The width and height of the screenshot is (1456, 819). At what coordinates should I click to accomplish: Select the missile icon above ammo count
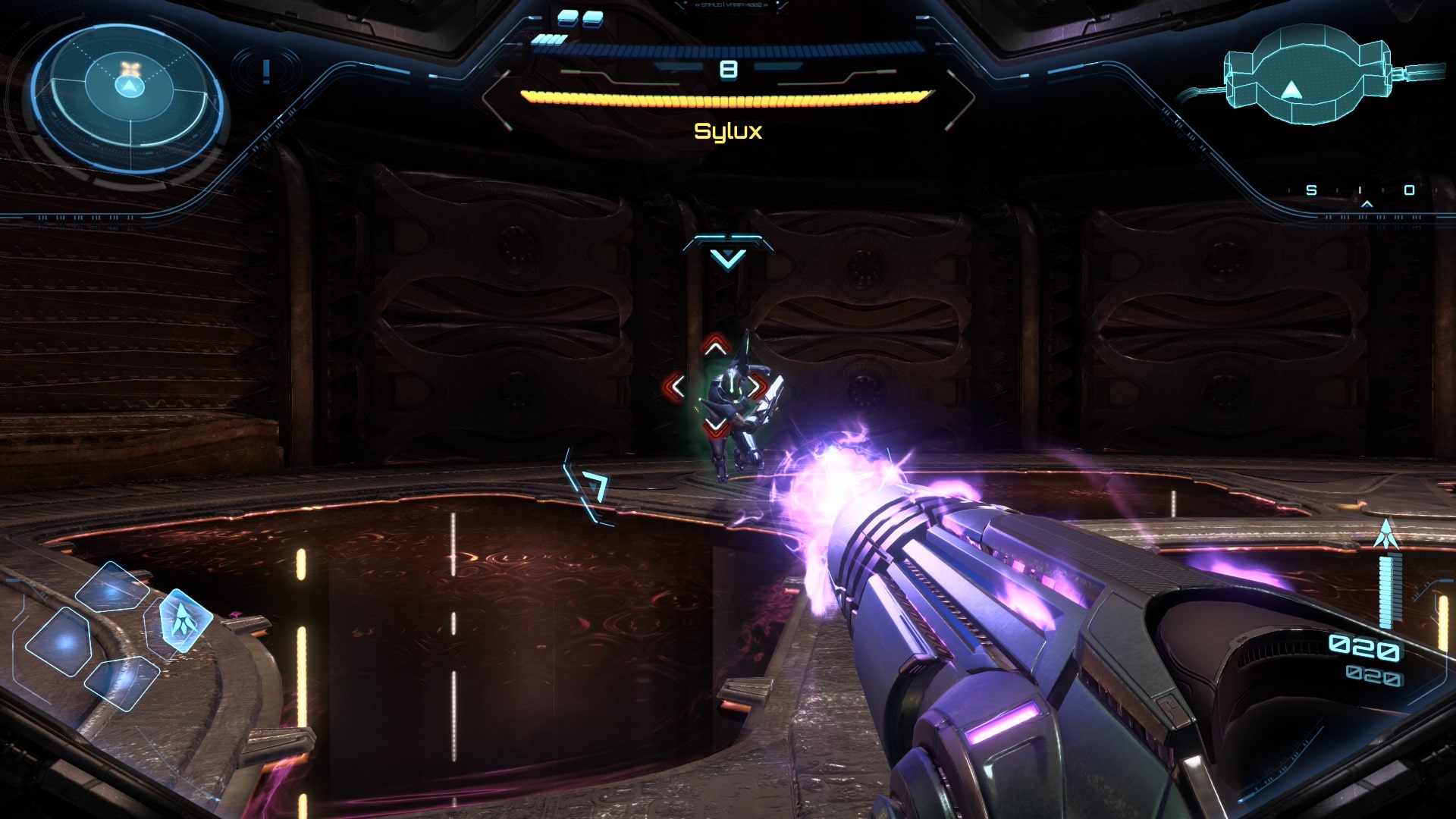pyautogui.click(x=1386, y=535)
